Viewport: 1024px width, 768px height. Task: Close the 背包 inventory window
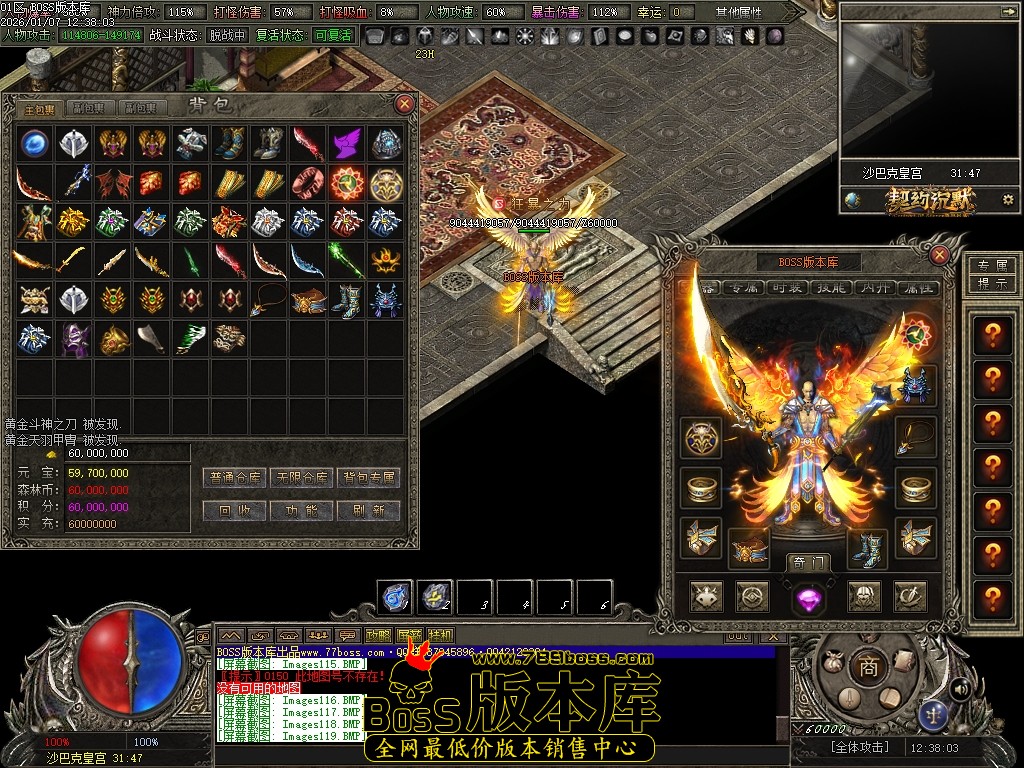[x=405, y=103]
